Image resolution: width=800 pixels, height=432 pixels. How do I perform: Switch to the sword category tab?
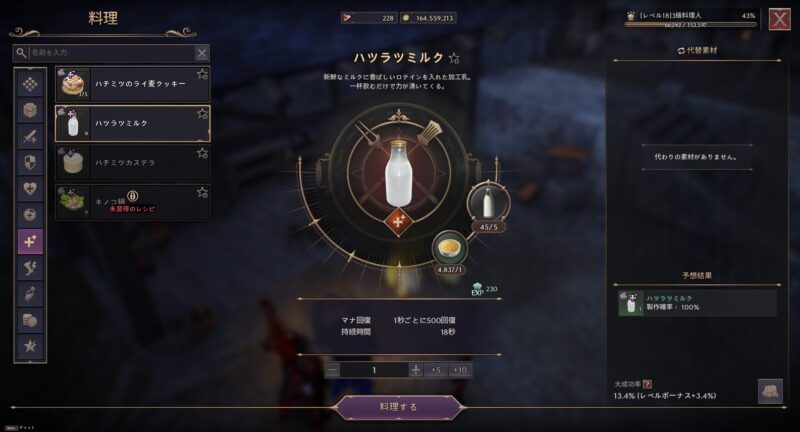coord(30,136)
